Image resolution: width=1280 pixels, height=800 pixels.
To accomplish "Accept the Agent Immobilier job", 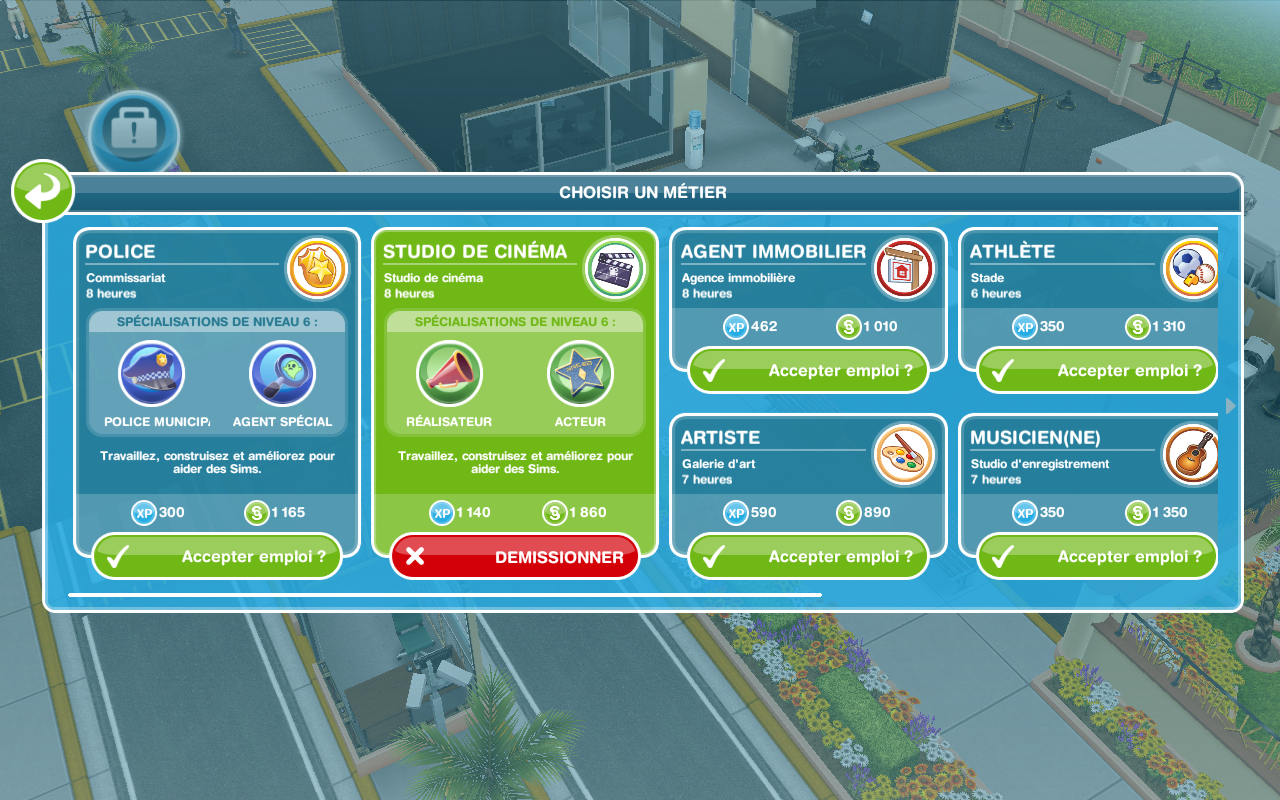I will [808, 371].
